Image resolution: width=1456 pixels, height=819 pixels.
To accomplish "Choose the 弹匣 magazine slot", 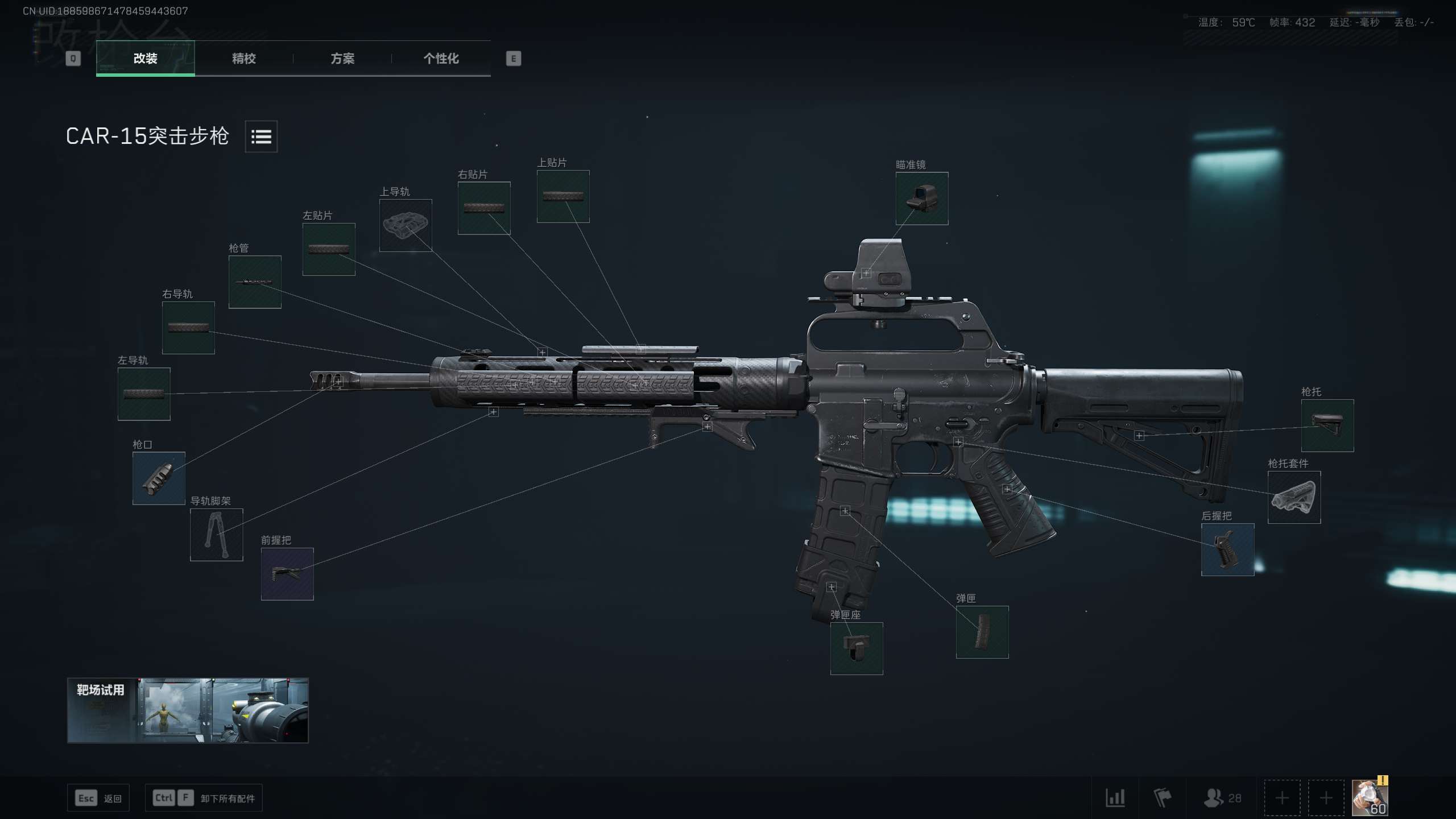I will (982, 632).
